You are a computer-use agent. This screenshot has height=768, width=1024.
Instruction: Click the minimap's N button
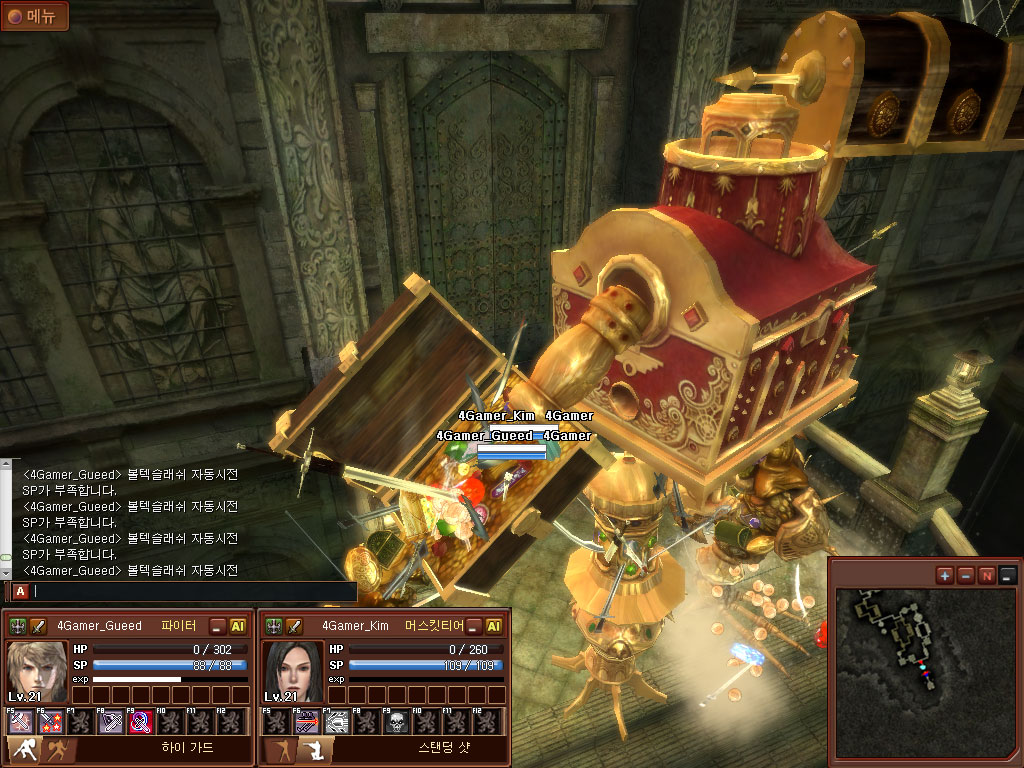coord(986,575)
